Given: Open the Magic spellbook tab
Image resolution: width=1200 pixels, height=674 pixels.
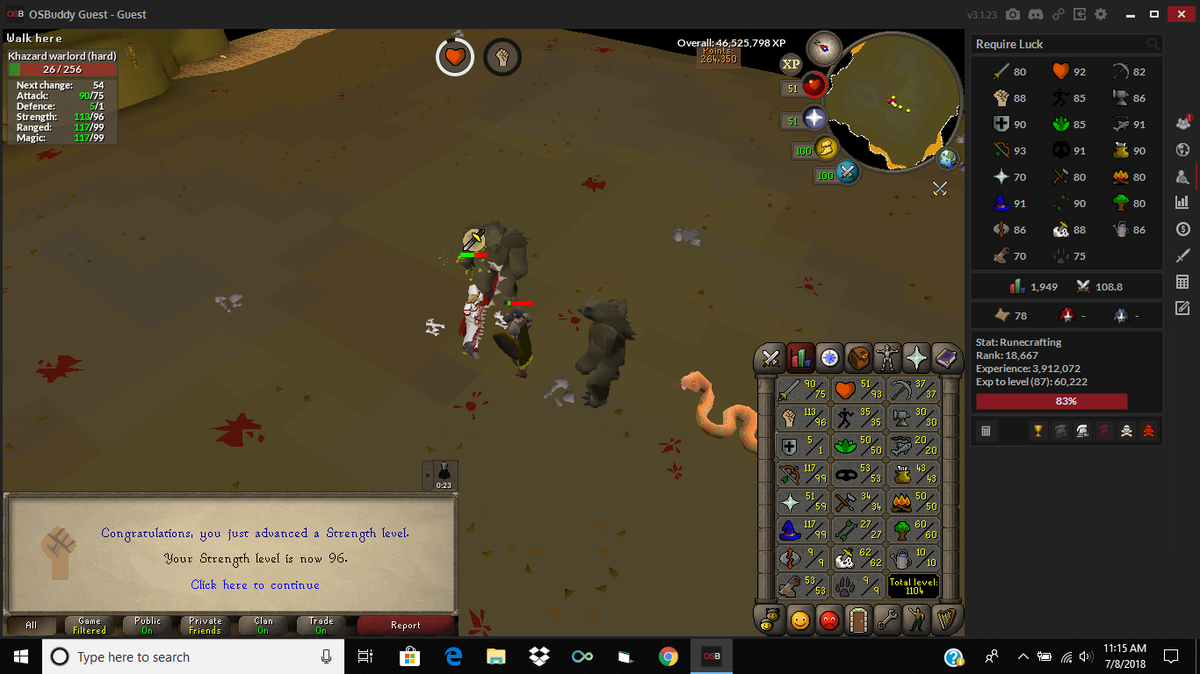Looking at the screenshot, I should (x=944, y=356).
